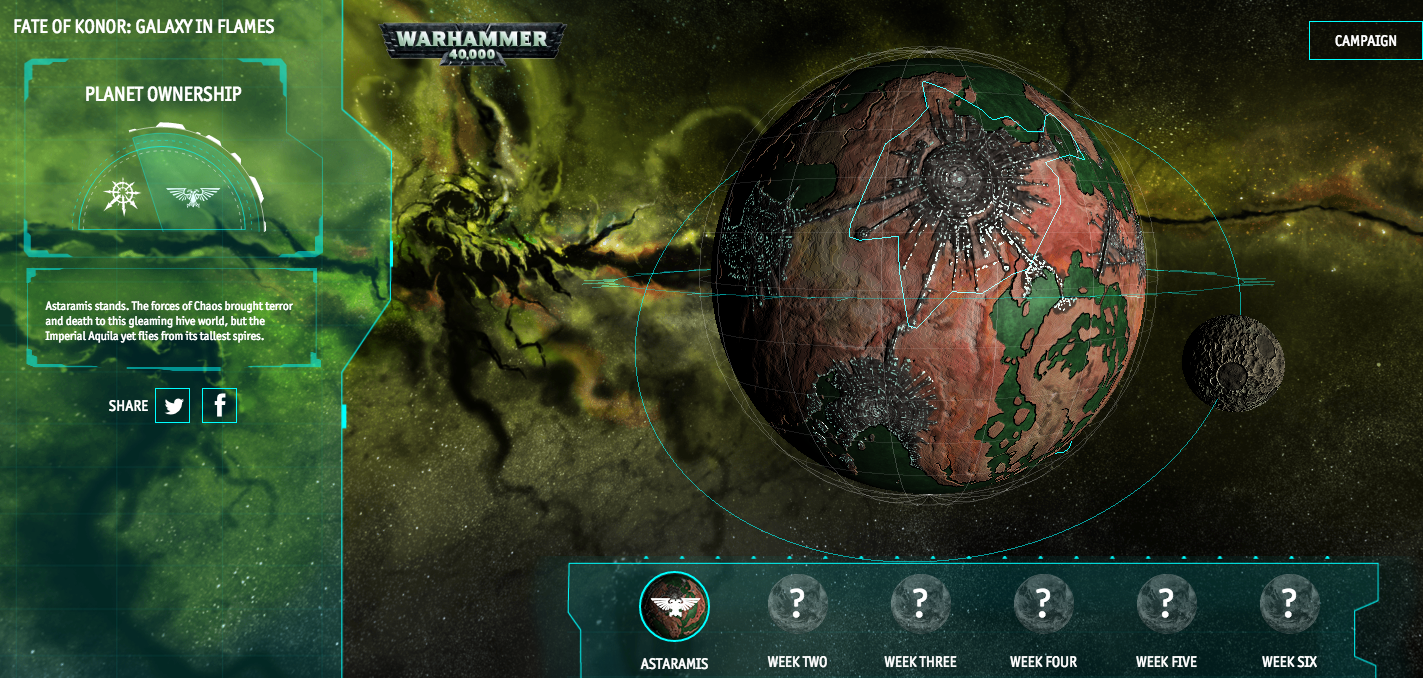Open the Campaign menu button
This screenshot has height=678, width=1423.
1365,41
